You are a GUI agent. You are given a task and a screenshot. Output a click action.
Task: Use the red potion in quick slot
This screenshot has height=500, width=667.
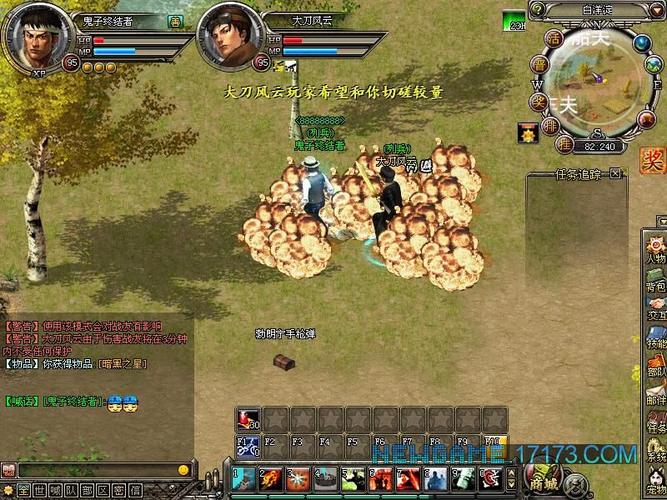[x=247, y=417]
